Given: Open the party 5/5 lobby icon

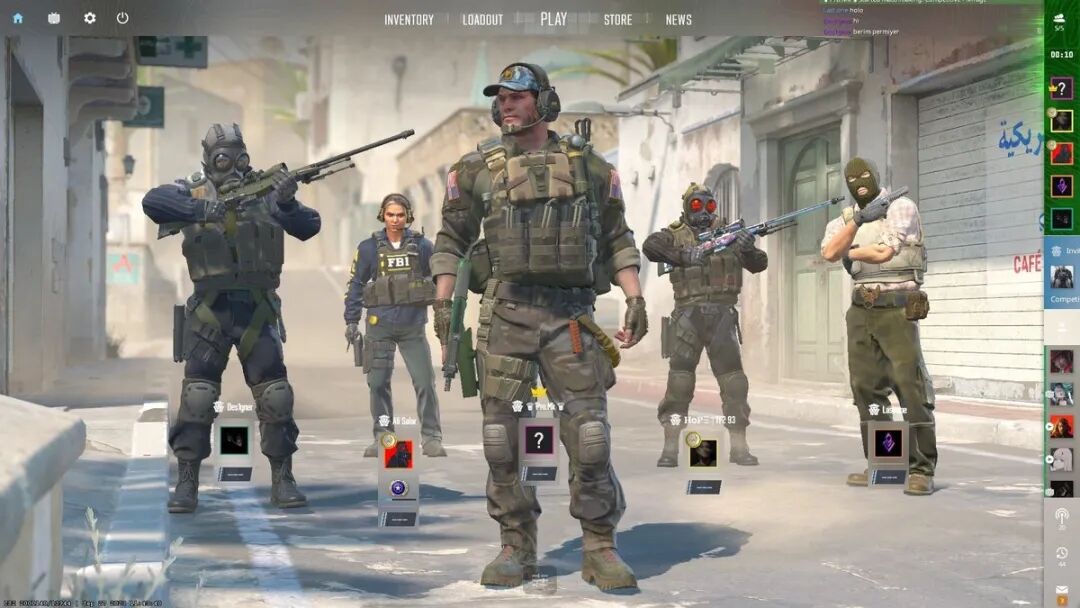Looking at the screenshot, I should (x=1060, y=20).
